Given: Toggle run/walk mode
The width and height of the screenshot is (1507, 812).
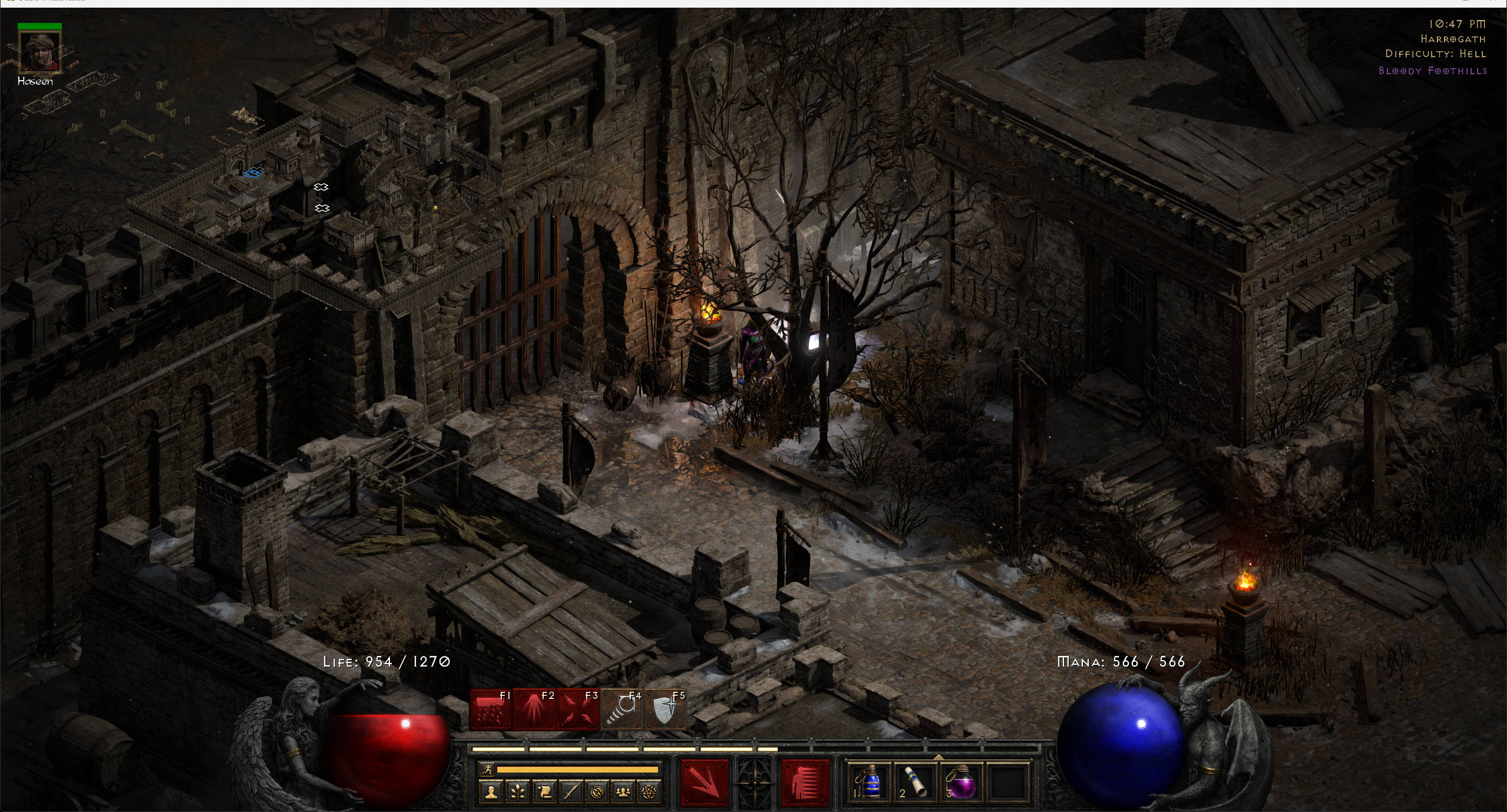Looking at the screenshot, I should point(488,770).
